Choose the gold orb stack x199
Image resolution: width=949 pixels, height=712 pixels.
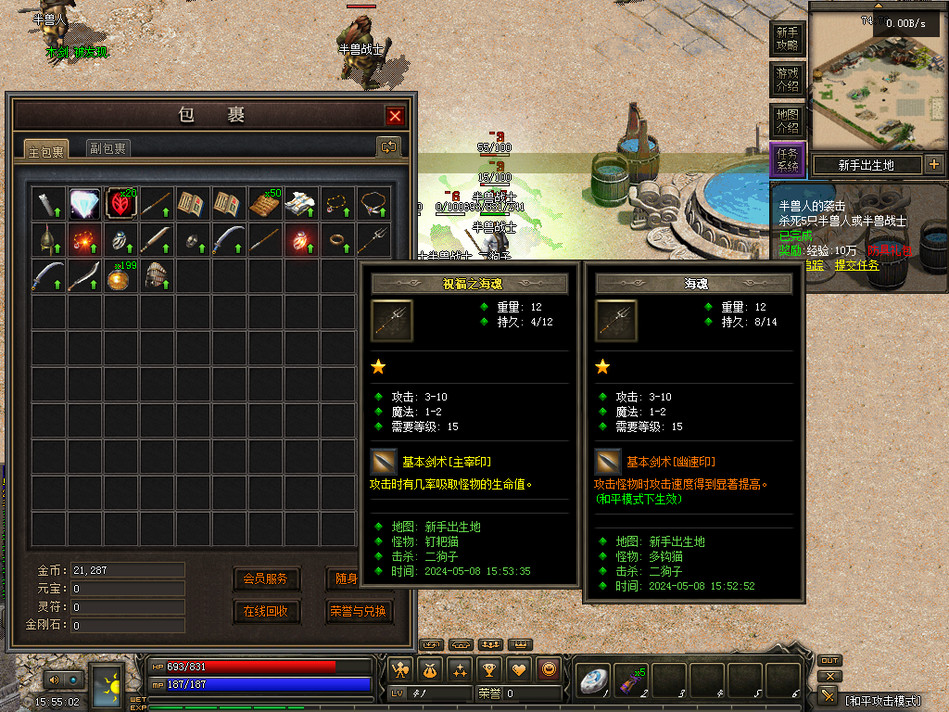coord(120,276)
